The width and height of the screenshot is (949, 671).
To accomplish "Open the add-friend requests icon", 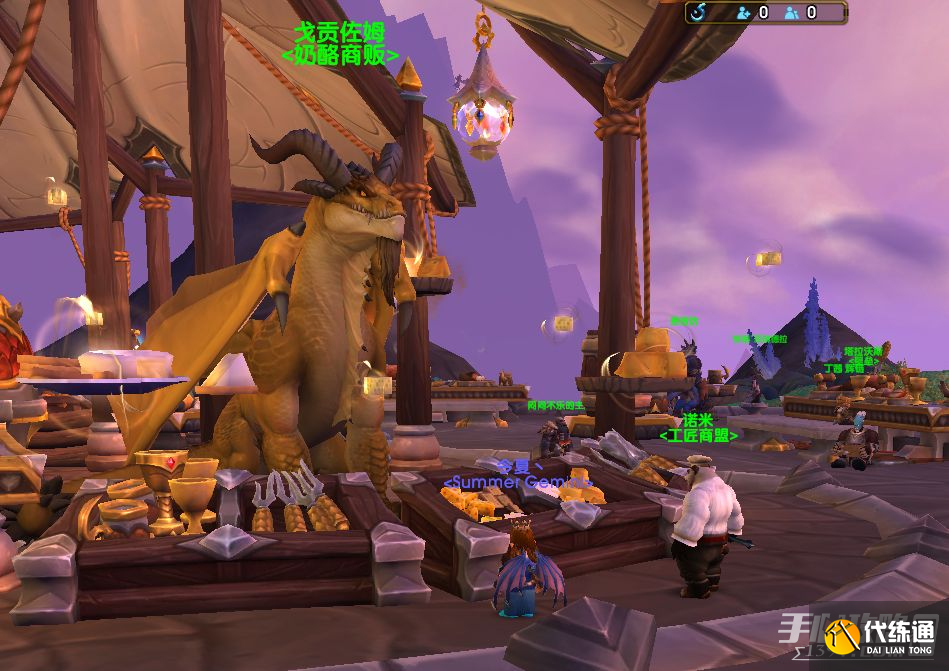I will click(743, 13).
